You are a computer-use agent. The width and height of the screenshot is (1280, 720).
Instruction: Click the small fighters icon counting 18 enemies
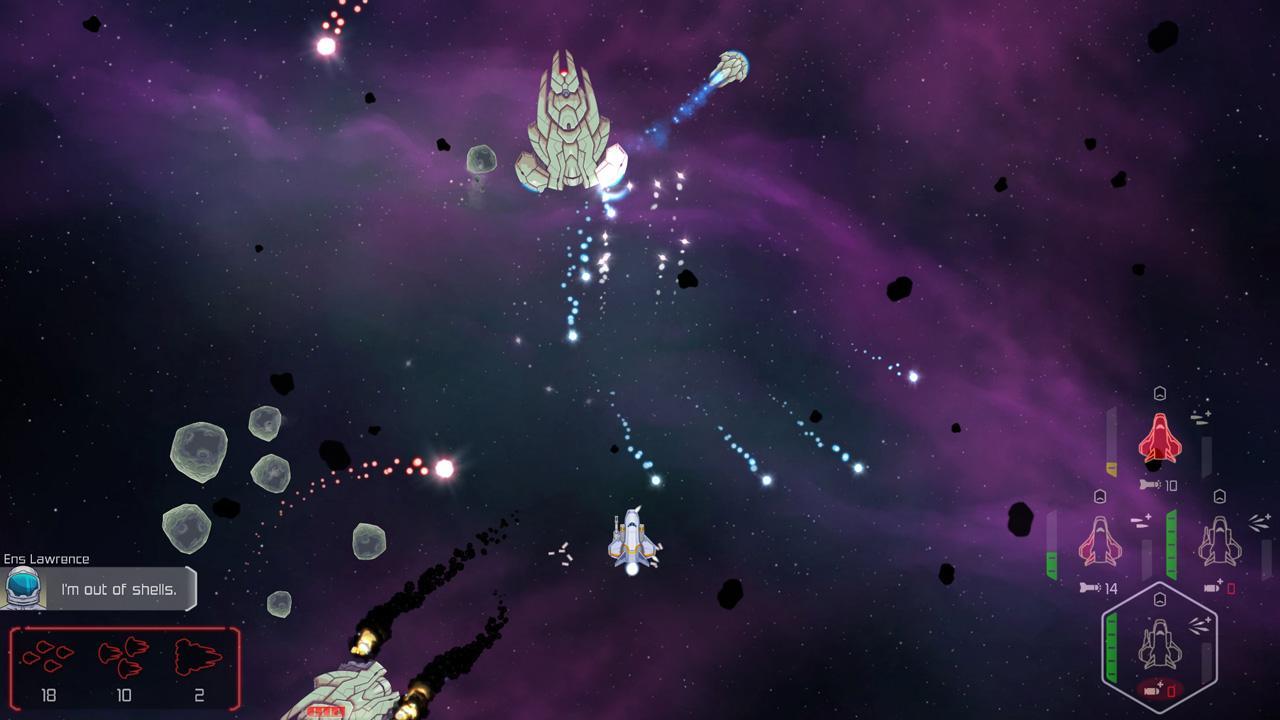point(48,657)
